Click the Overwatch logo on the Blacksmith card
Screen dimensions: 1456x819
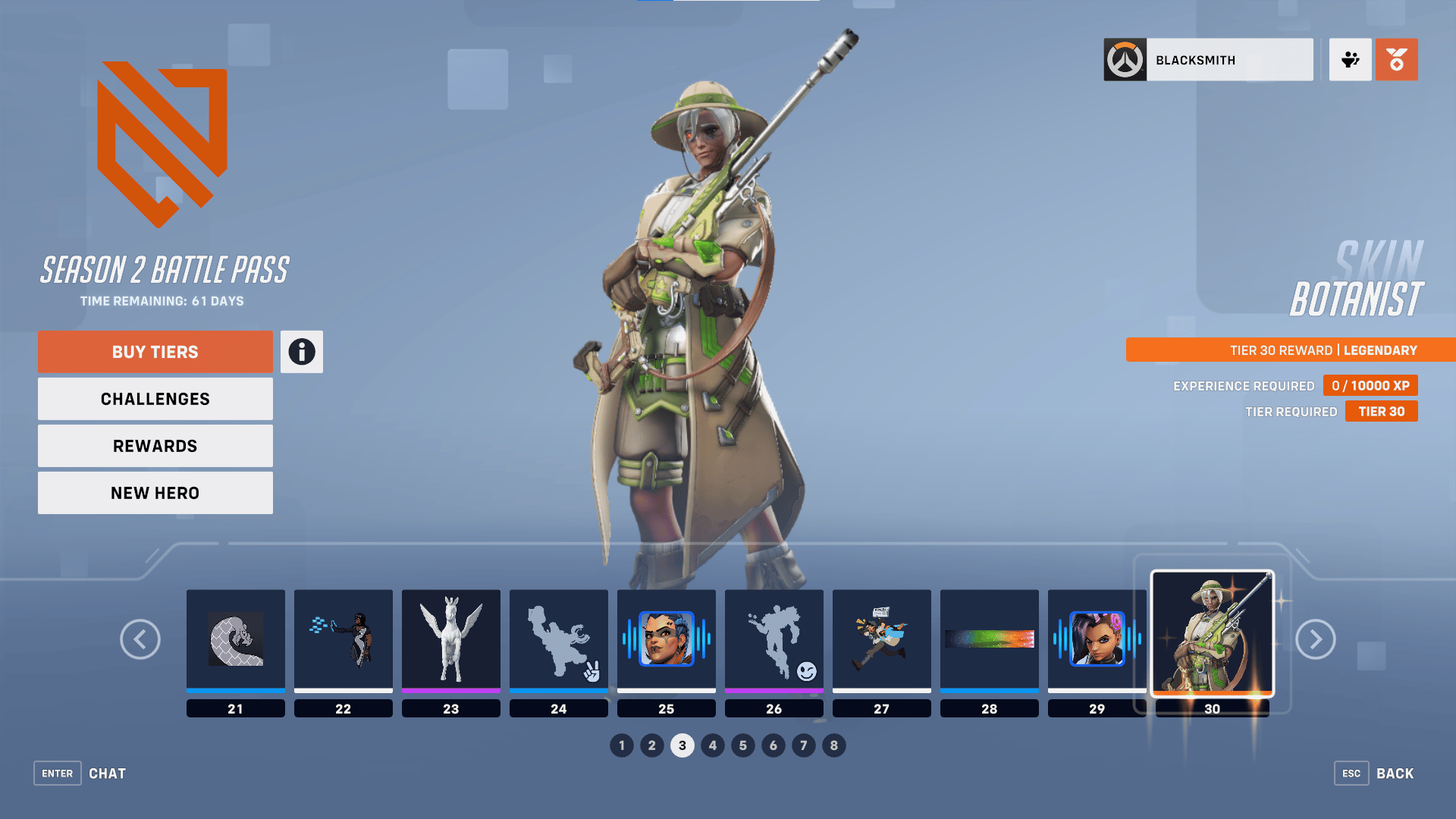point(1125,60)
